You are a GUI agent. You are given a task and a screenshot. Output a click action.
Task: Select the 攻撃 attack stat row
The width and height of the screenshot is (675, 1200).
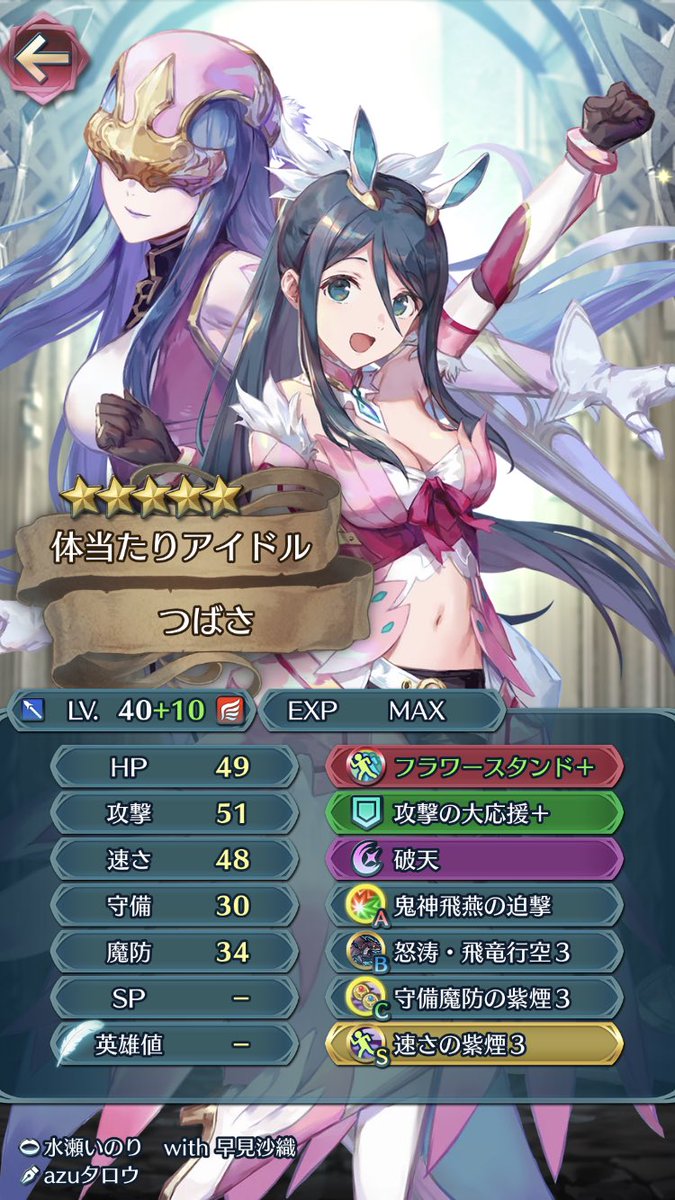tap(176, 813)
